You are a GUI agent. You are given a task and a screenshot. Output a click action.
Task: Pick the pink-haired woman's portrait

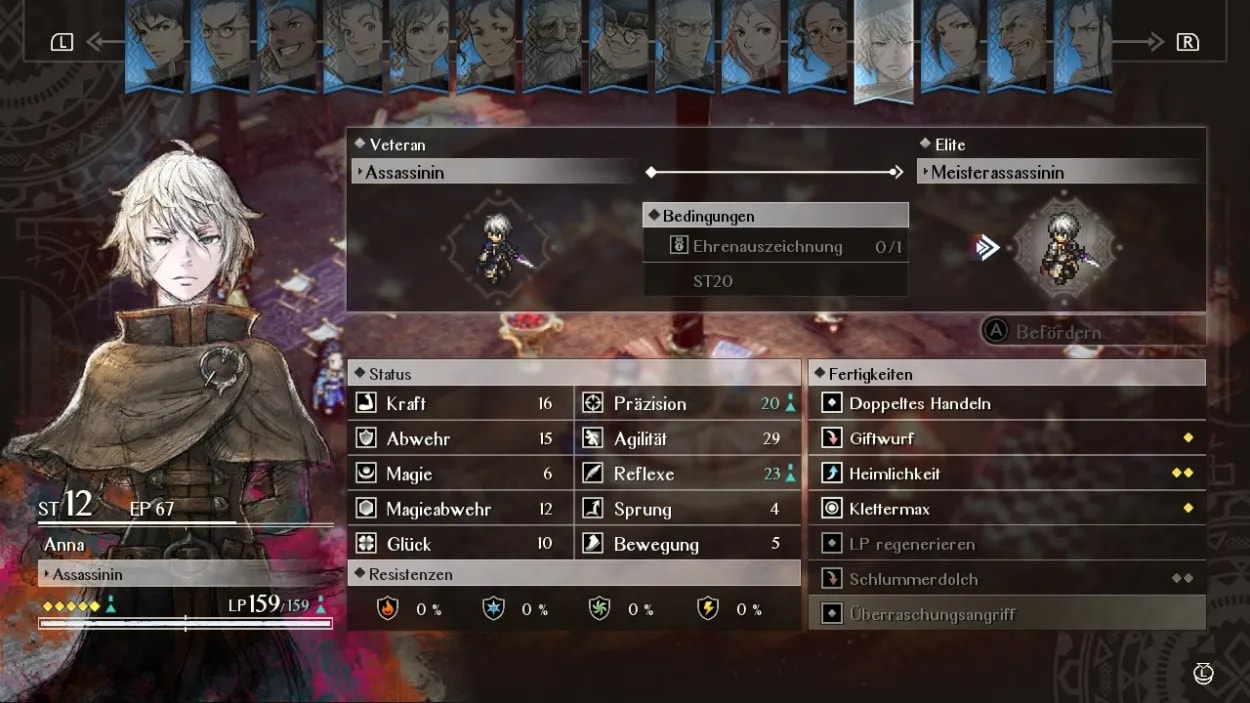752,45
